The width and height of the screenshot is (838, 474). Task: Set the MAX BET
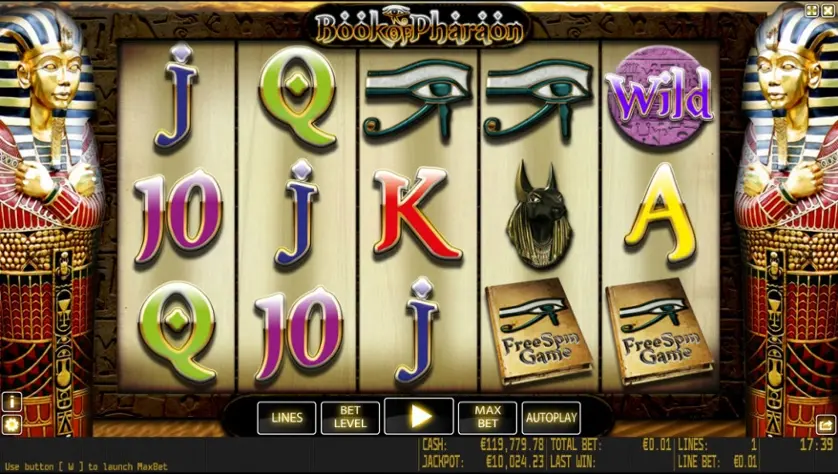(x=487, y=417)
